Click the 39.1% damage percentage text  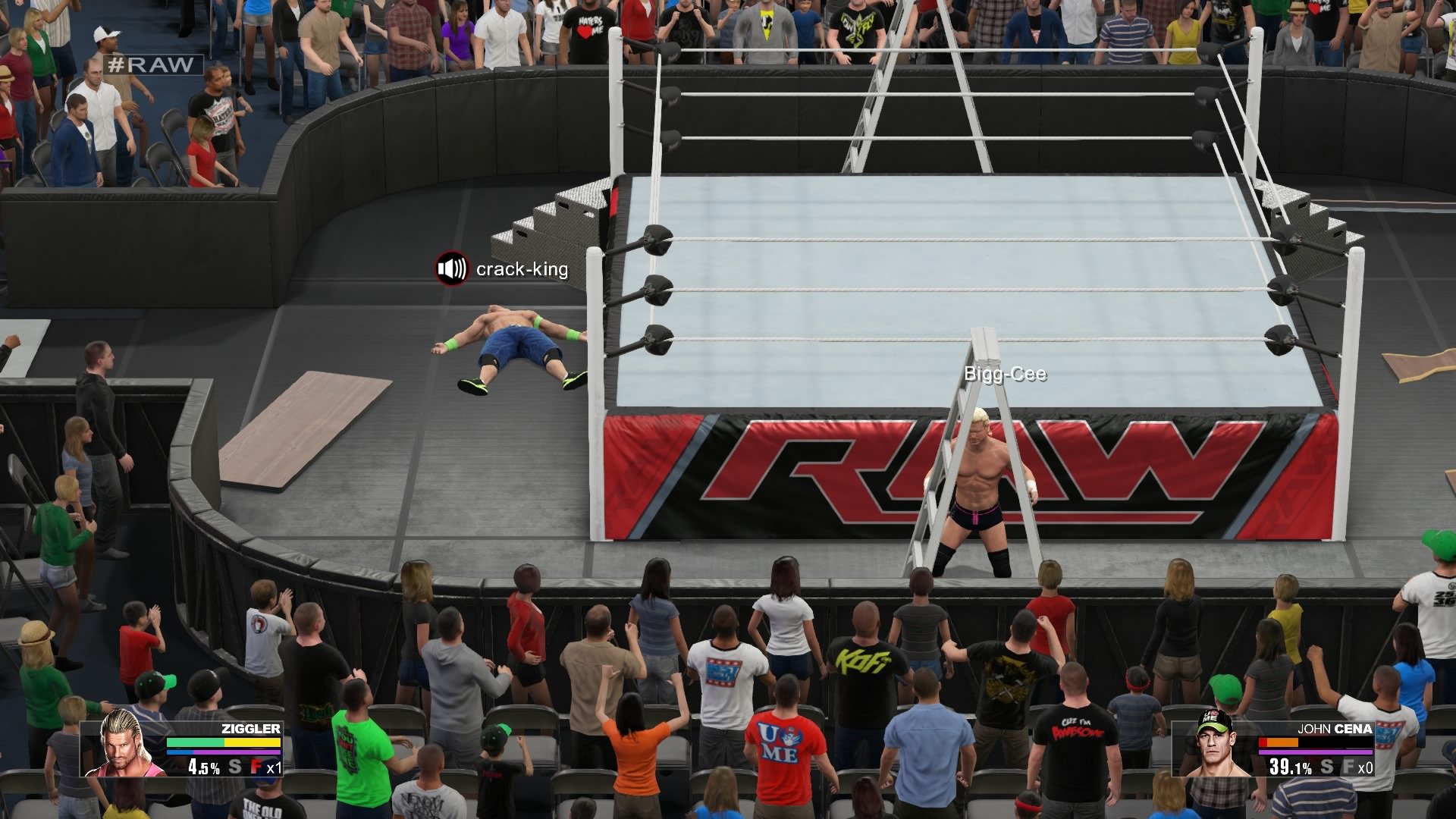[x=1291, y=767]
